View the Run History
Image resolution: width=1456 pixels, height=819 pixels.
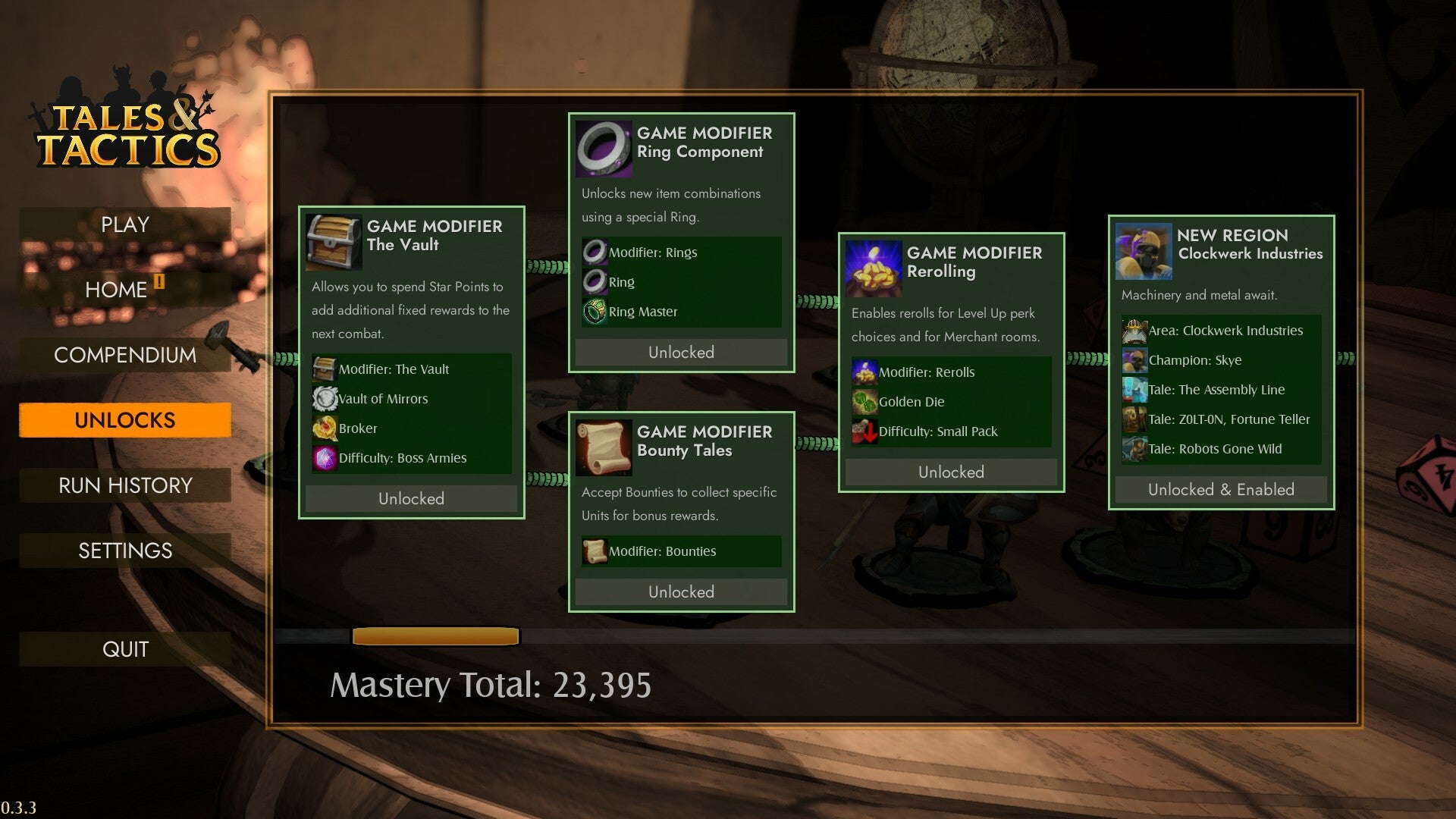[x=125, y=485]
